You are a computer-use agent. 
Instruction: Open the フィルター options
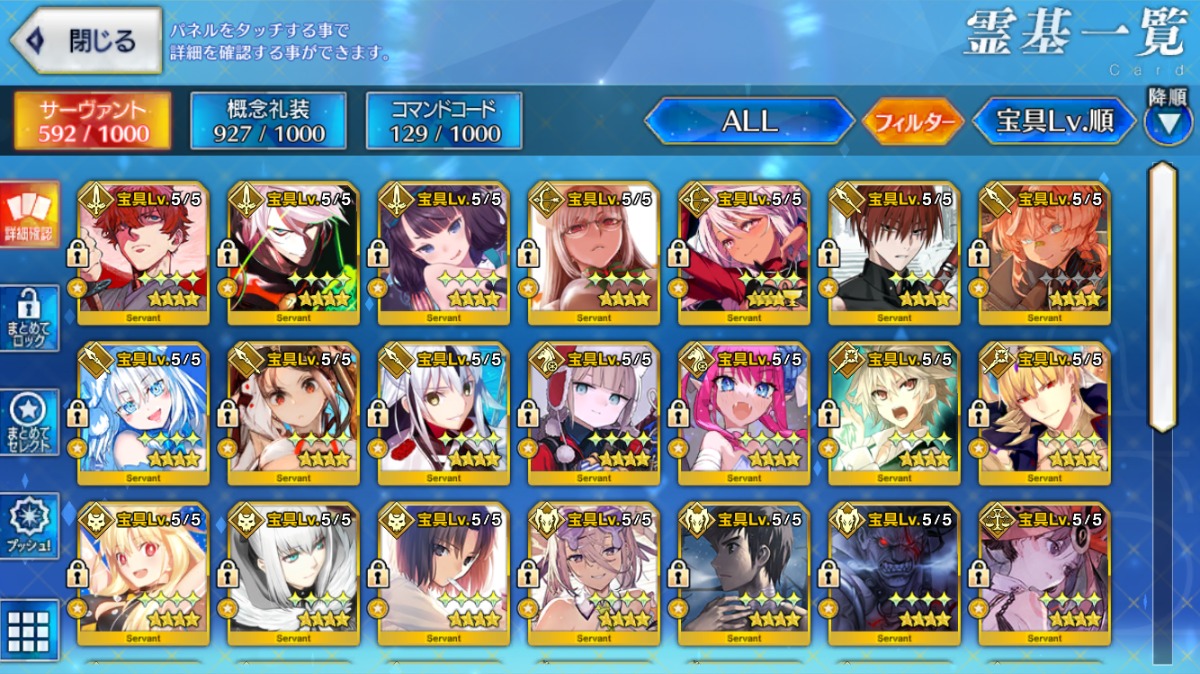(912, 123)
